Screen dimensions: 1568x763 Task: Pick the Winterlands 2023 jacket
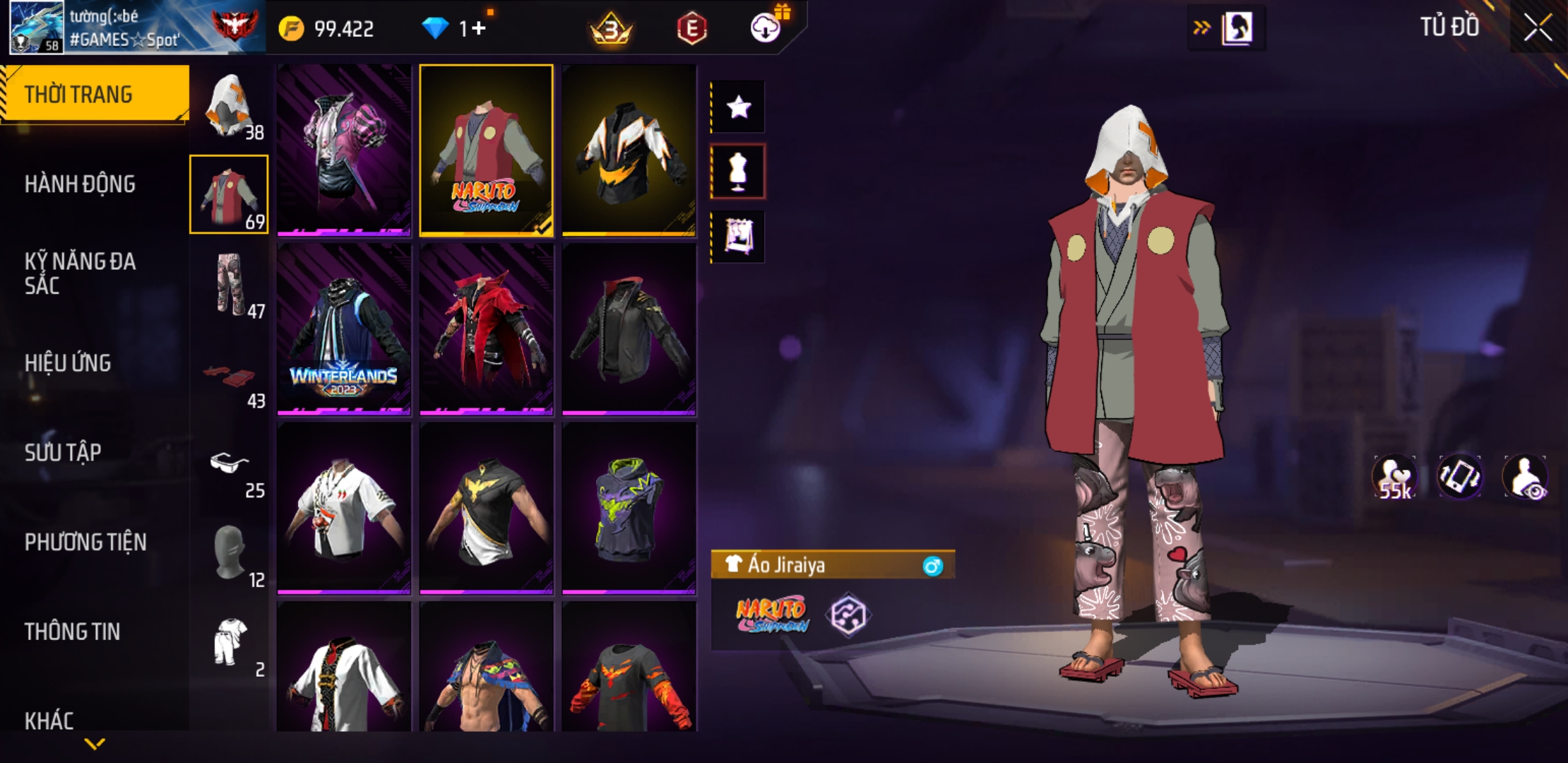coord(344,329)
